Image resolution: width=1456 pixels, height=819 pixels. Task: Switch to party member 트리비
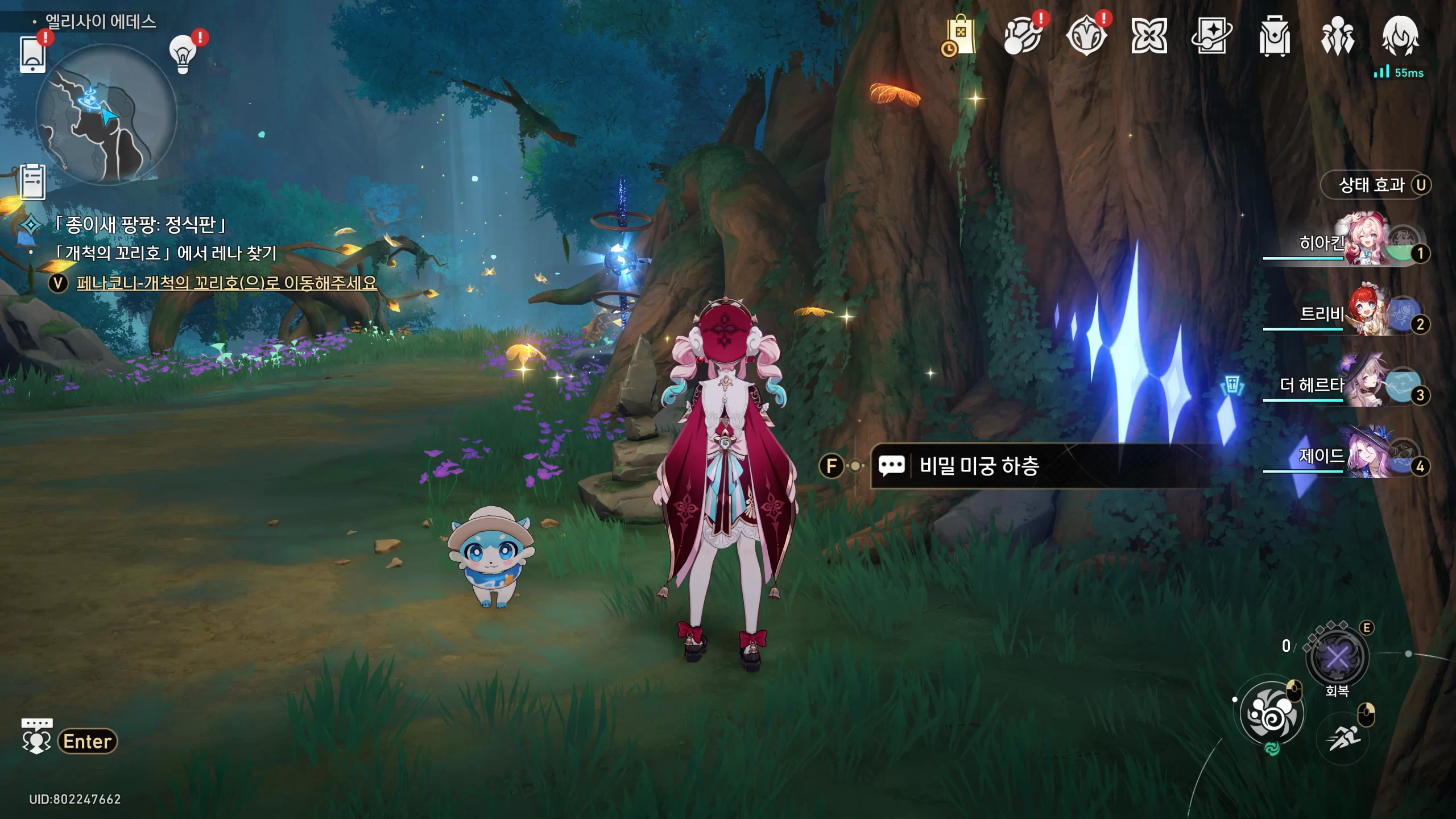point(1365,313)
